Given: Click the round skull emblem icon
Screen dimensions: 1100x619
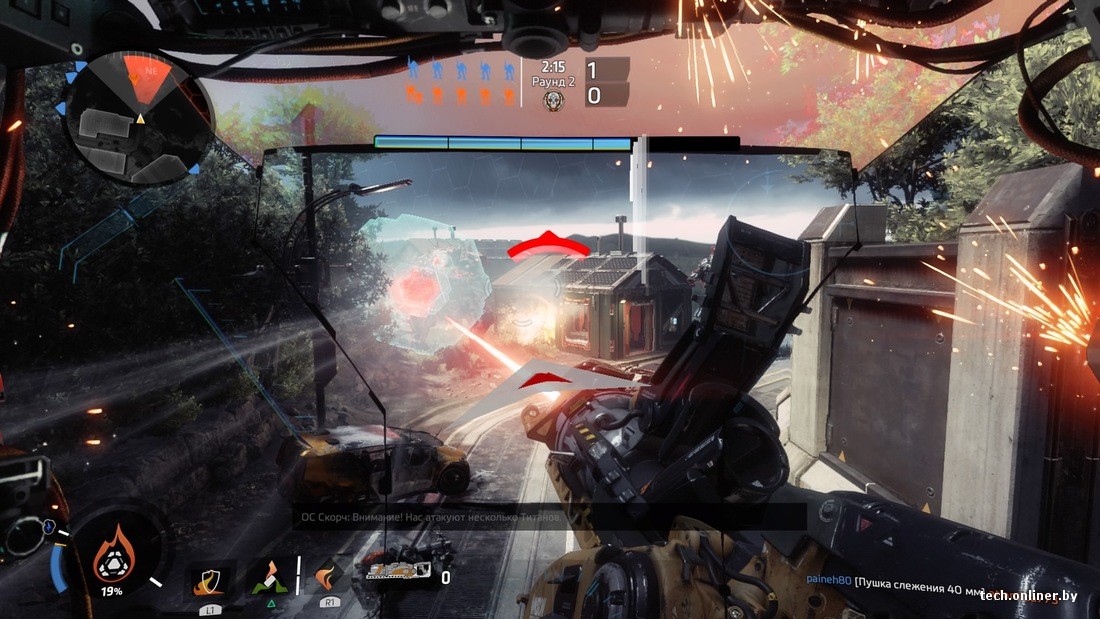Looking at the screenshot, I should coord(553,100).
